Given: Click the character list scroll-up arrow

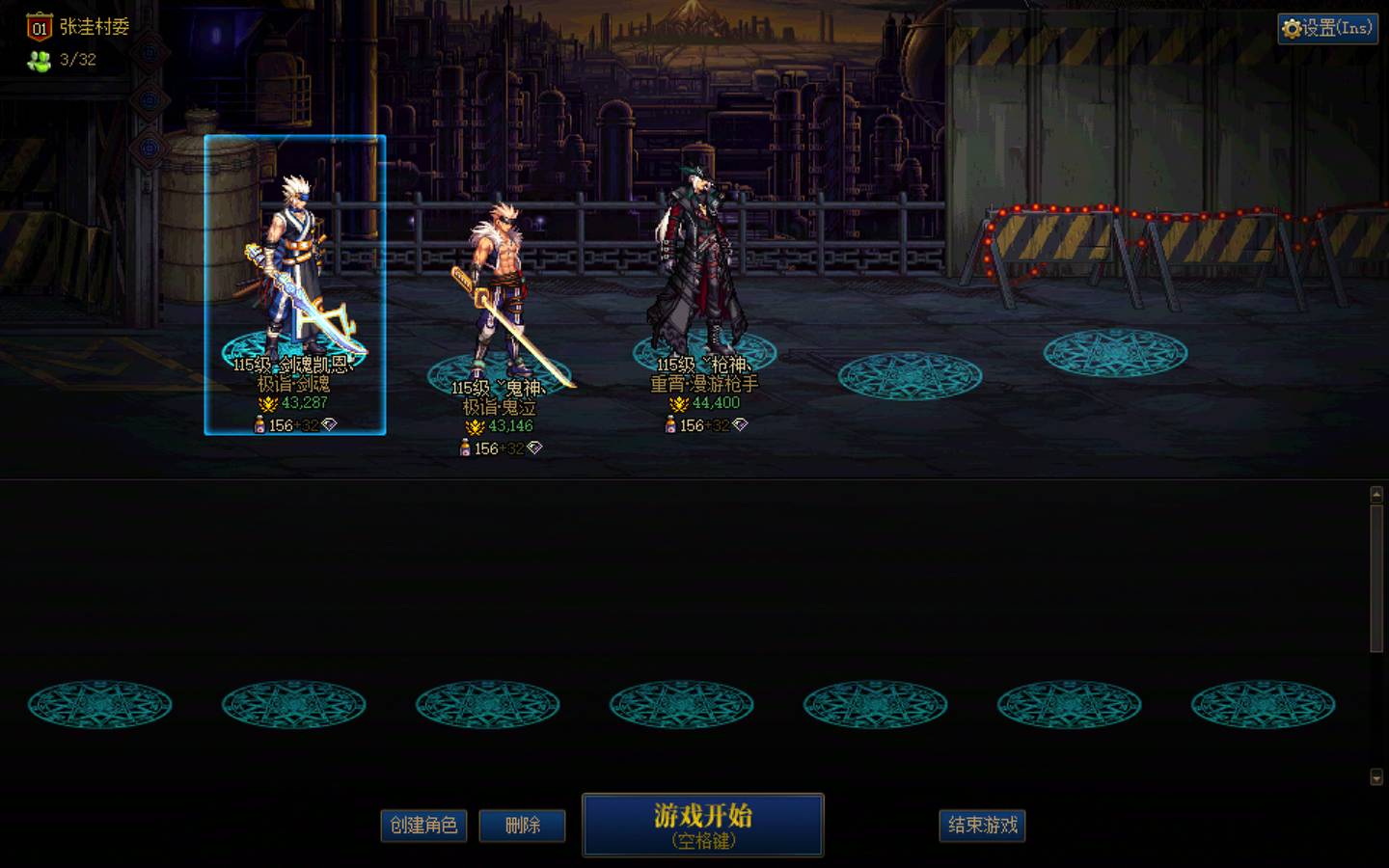Looking at the screenshot, I should [1376, 495].
